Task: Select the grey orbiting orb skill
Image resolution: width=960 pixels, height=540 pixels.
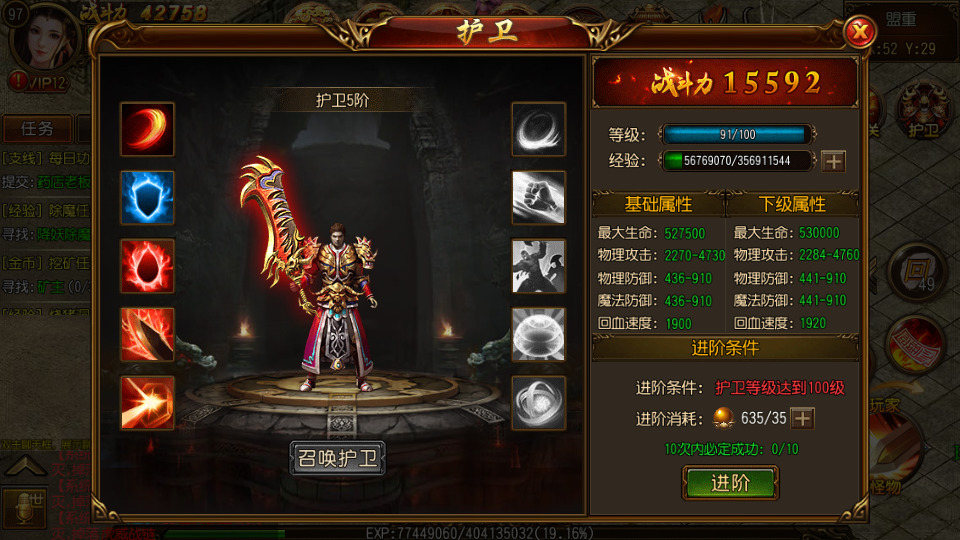Action: click(539, 402)
